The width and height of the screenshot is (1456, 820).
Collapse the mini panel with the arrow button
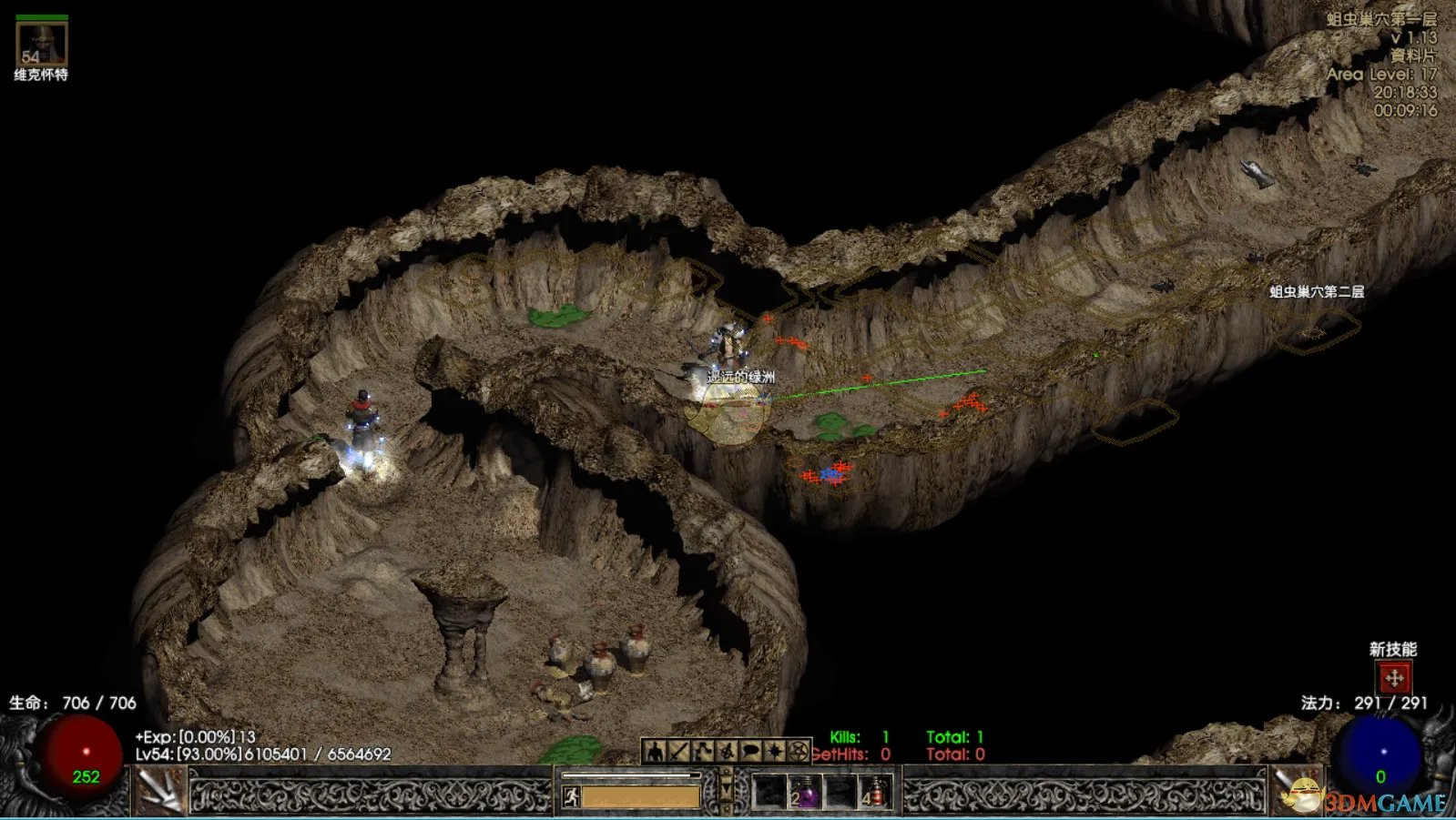(726, 787)
